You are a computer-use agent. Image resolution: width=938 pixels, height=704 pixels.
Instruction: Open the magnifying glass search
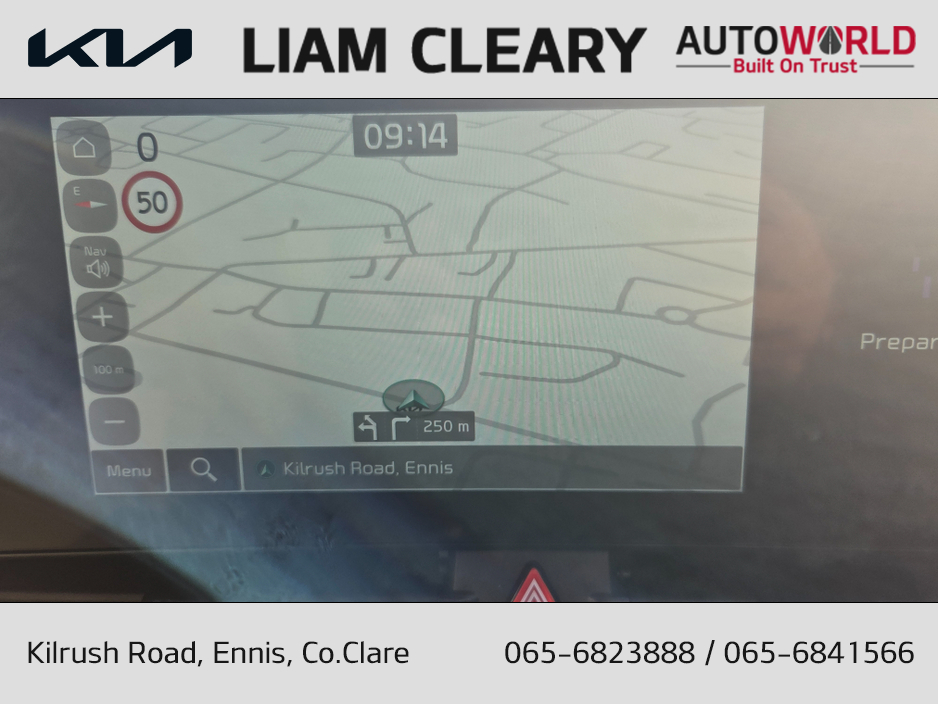[x=204, y=469]
